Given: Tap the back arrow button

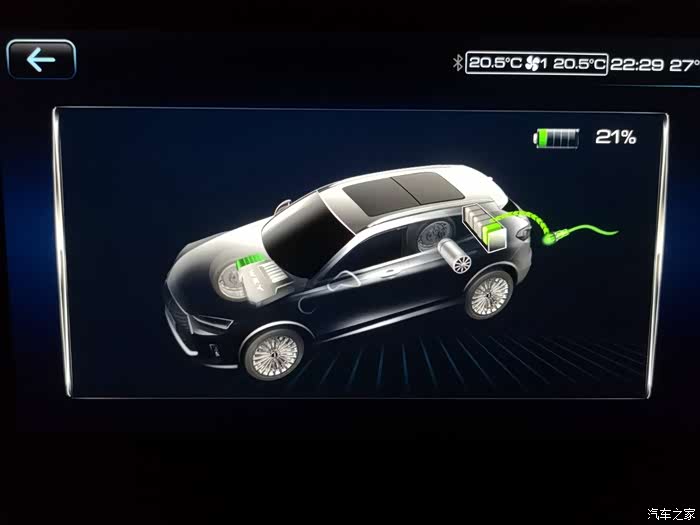Looking at the screenshot, I should (x=41, y=60).
